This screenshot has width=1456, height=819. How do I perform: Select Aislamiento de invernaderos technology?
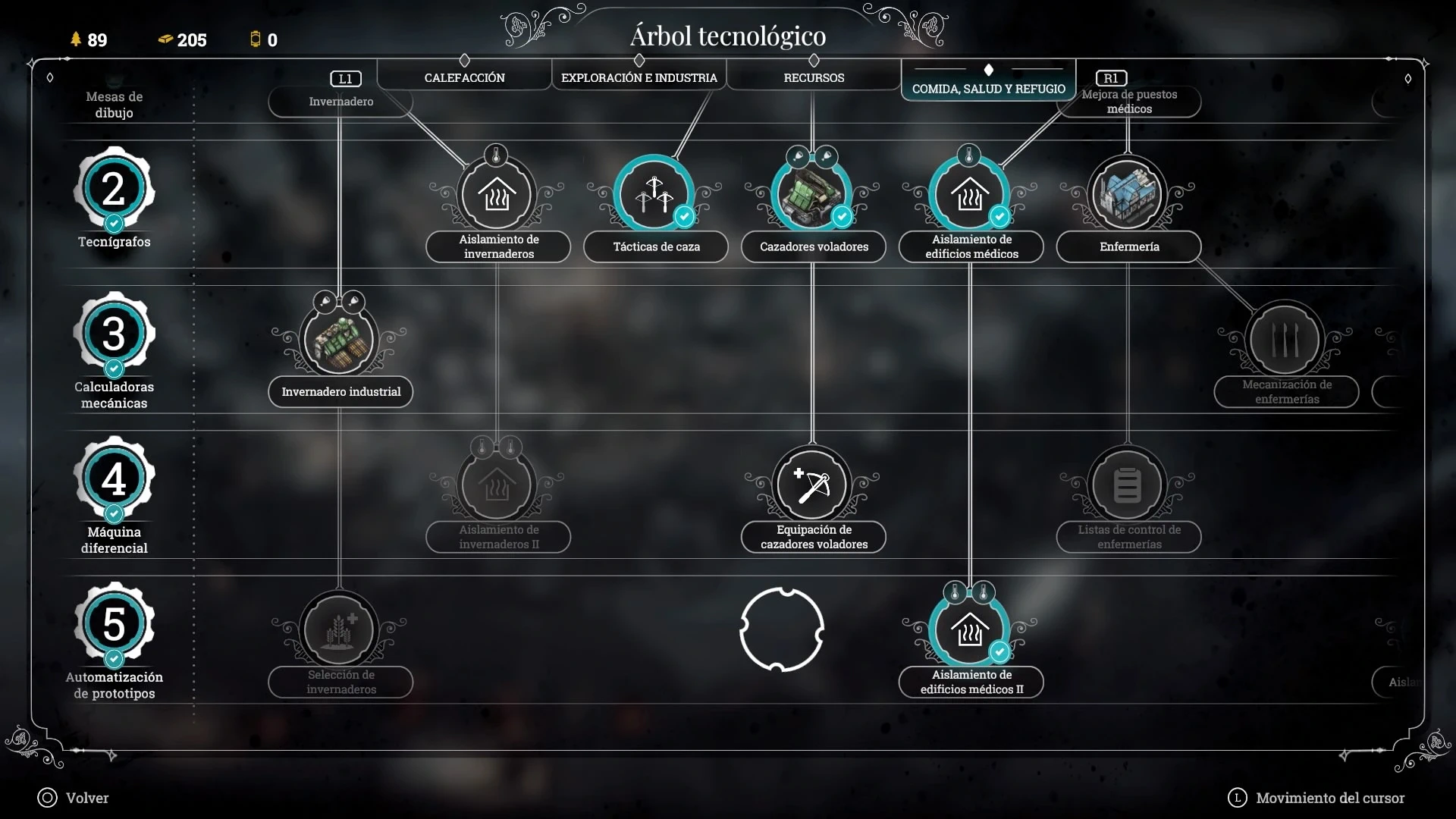pyautogui.click(x=497, y=194)
